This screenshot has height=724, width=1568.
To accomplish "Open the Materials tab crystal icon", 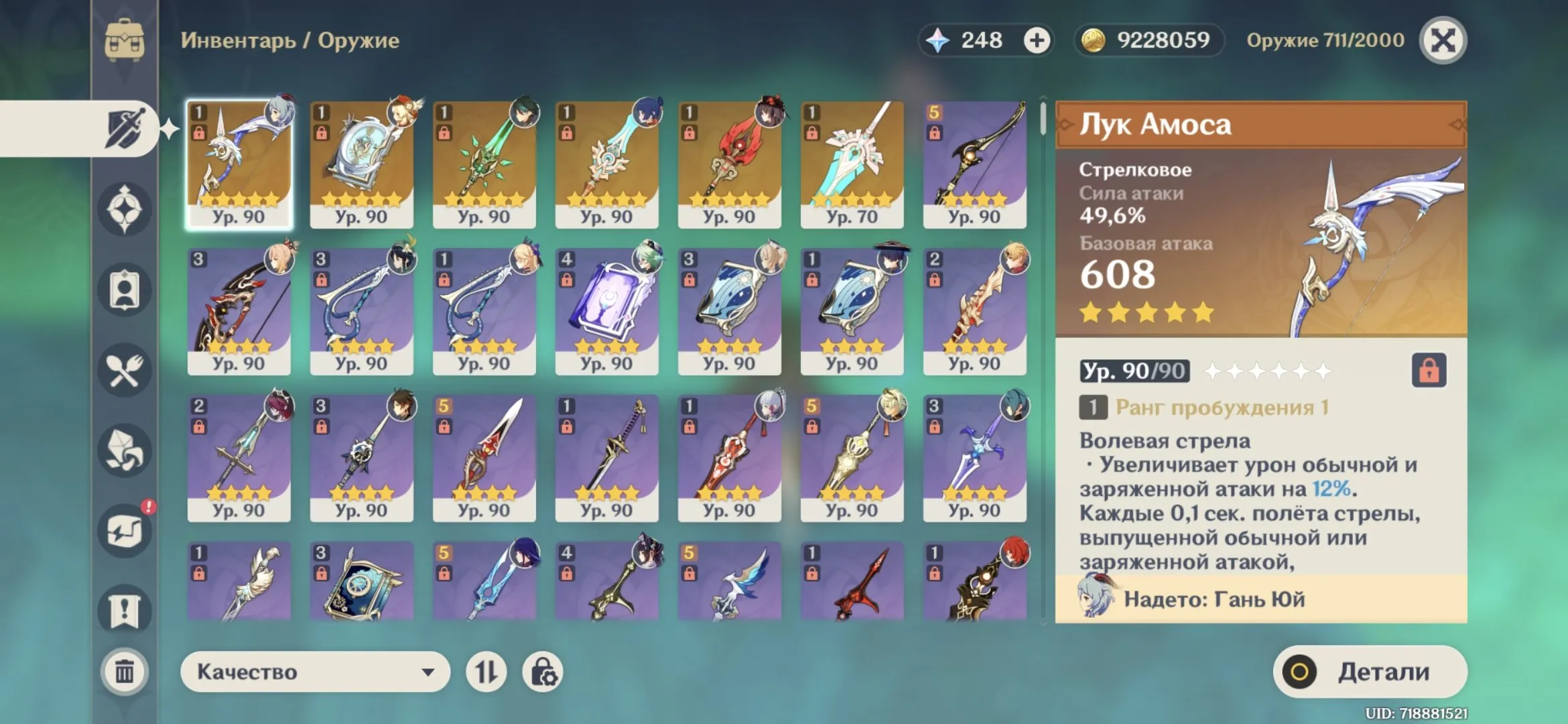I will (x=125, y=450).
